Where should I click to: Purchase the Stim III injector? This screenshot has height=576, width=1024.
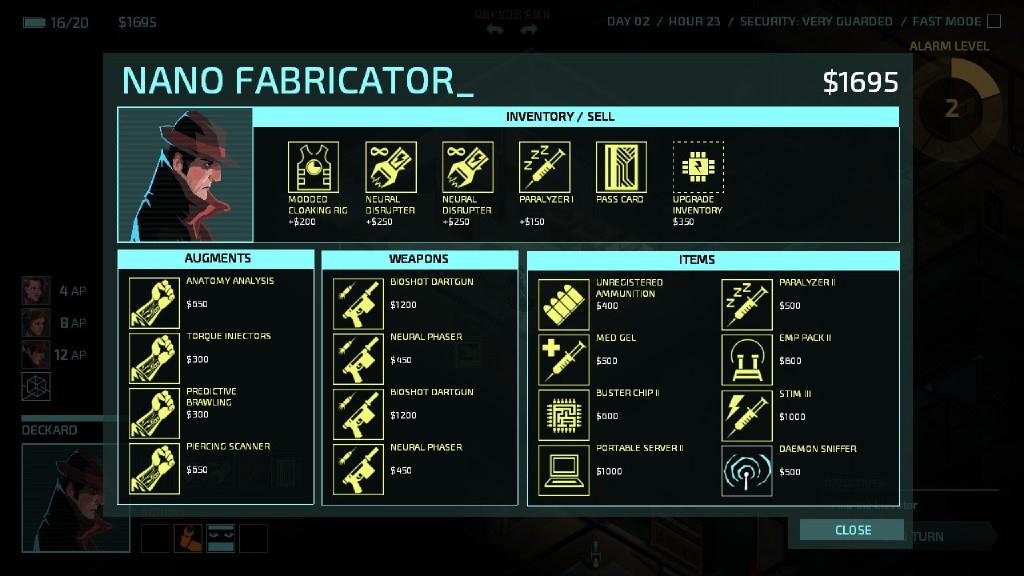tap(747, 415)
